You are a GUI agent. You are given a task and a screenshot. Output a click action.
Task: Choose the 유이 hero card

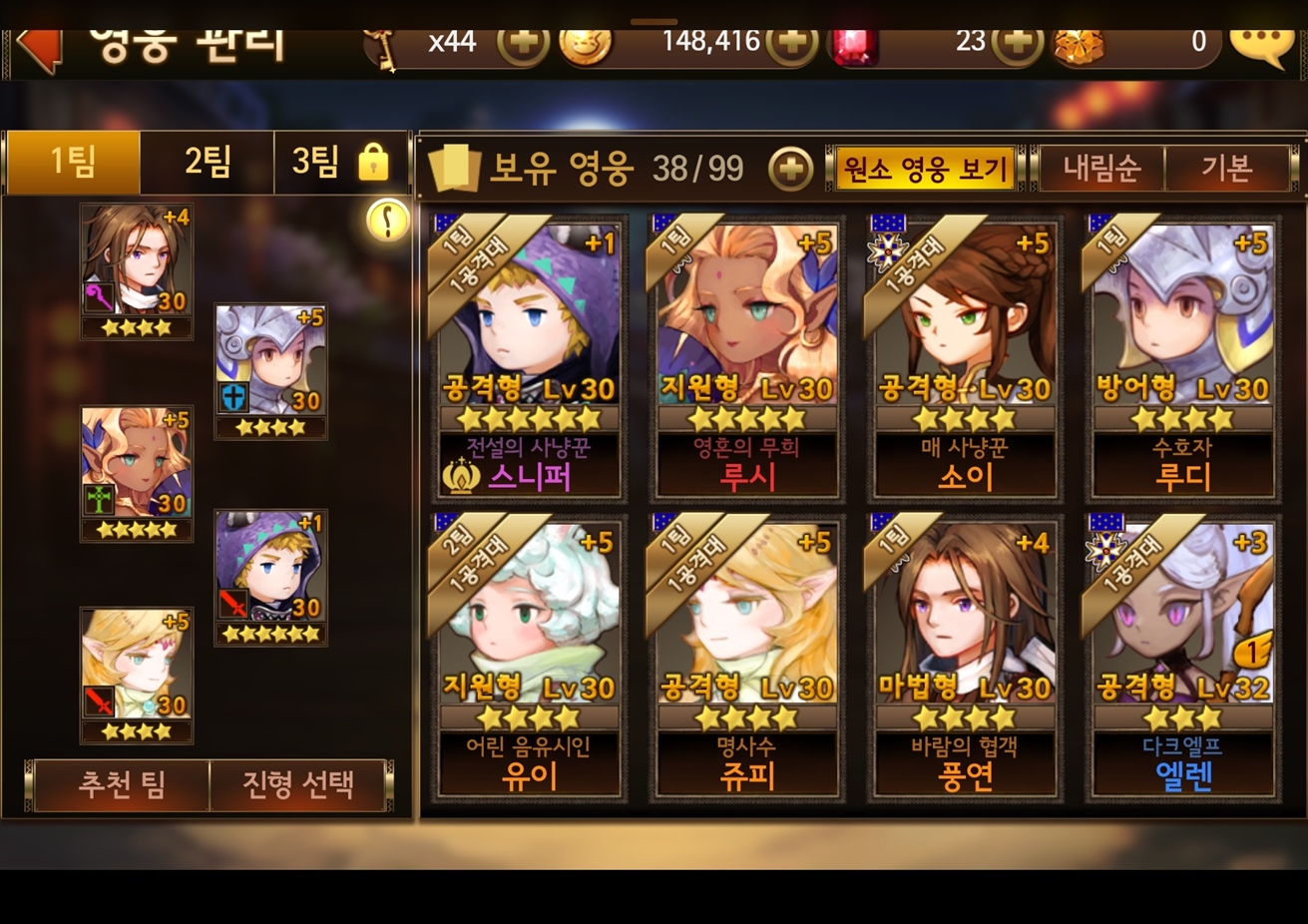(x=529, y=657)
